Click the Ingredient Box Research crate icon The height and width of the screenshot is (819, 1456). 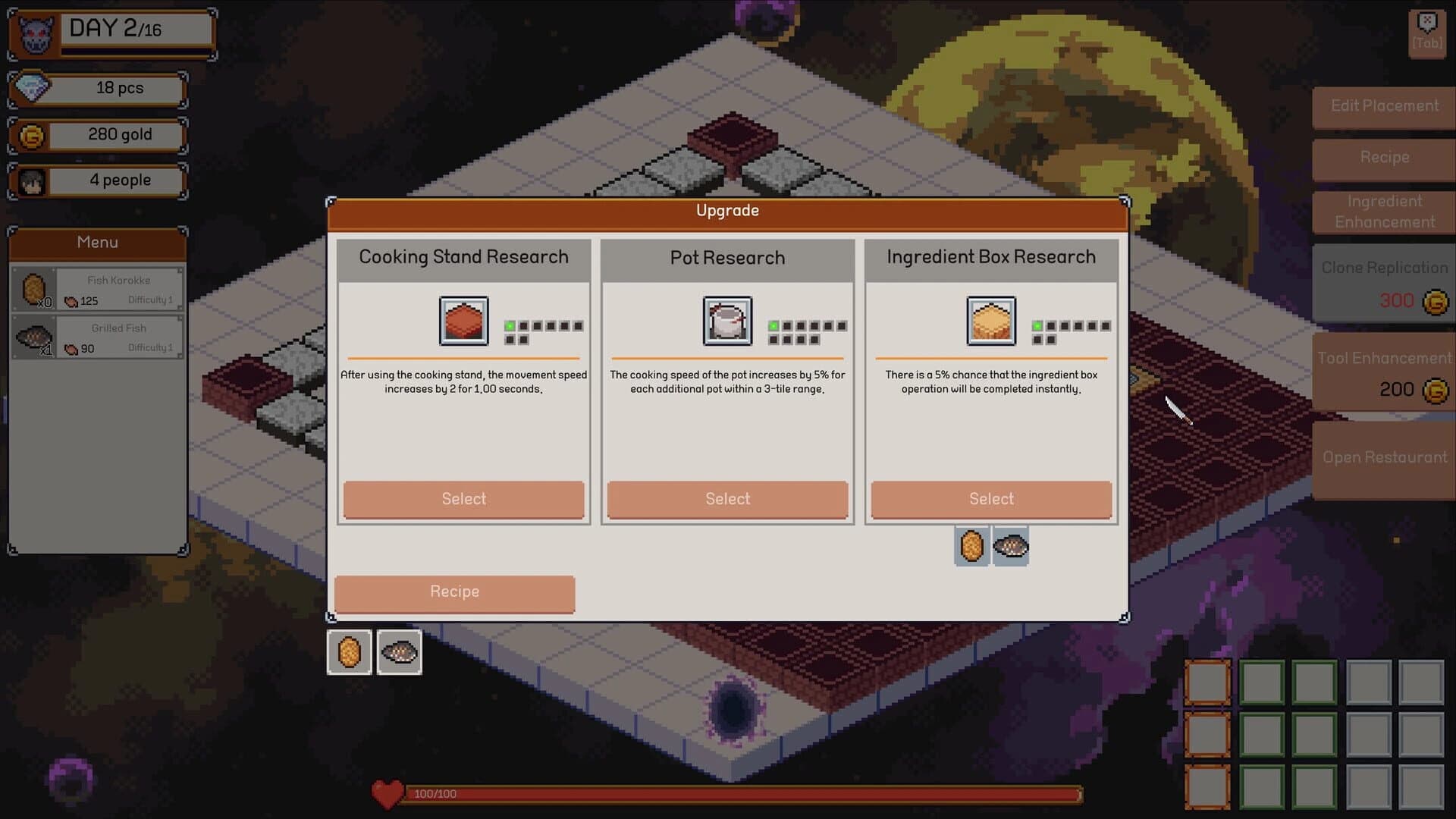click(x=990, y=321)
